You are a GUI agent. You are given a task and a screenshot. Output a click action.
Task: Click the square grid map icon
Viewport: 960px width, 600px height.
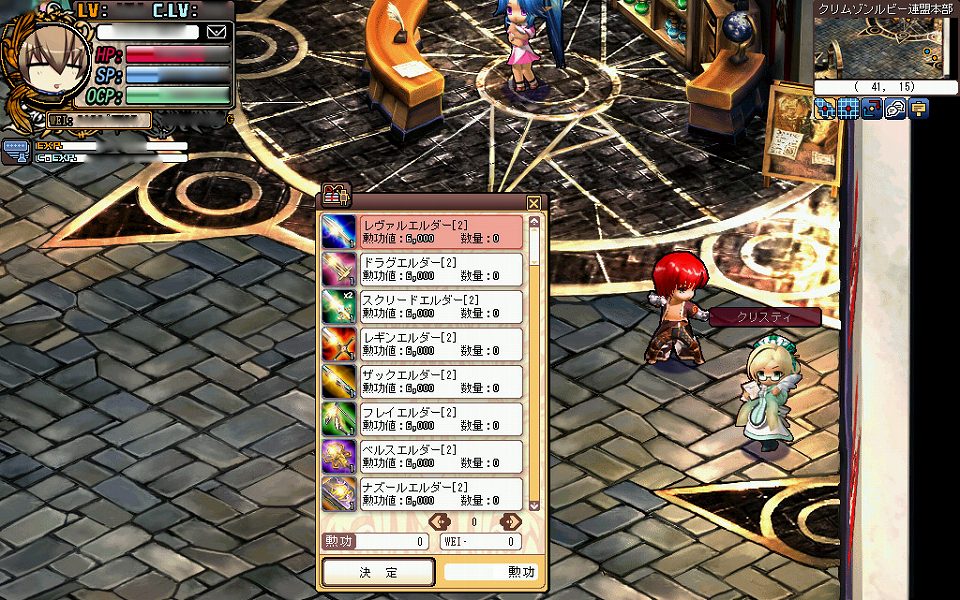coord(848,109)
